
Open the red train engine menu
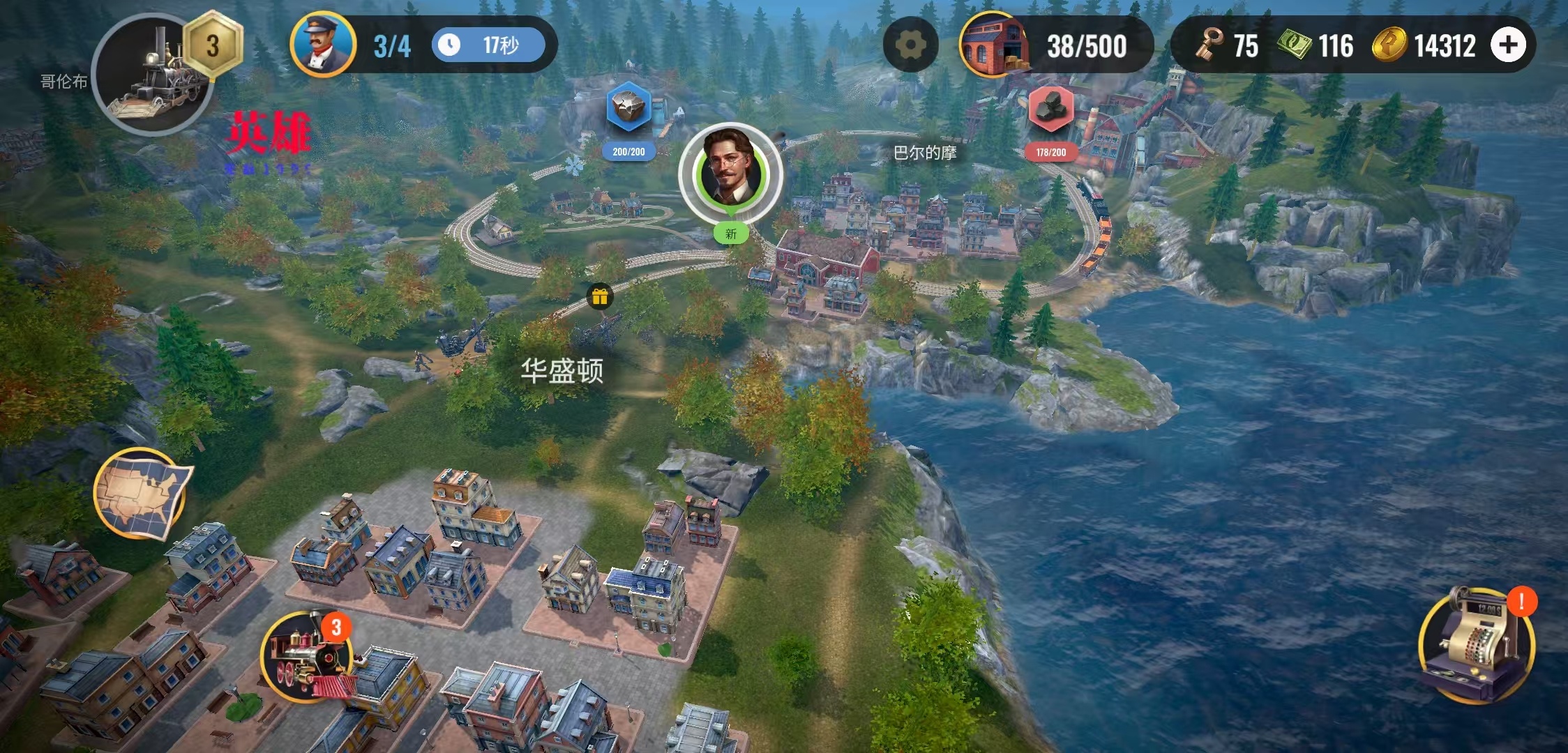tap(307, 657)
